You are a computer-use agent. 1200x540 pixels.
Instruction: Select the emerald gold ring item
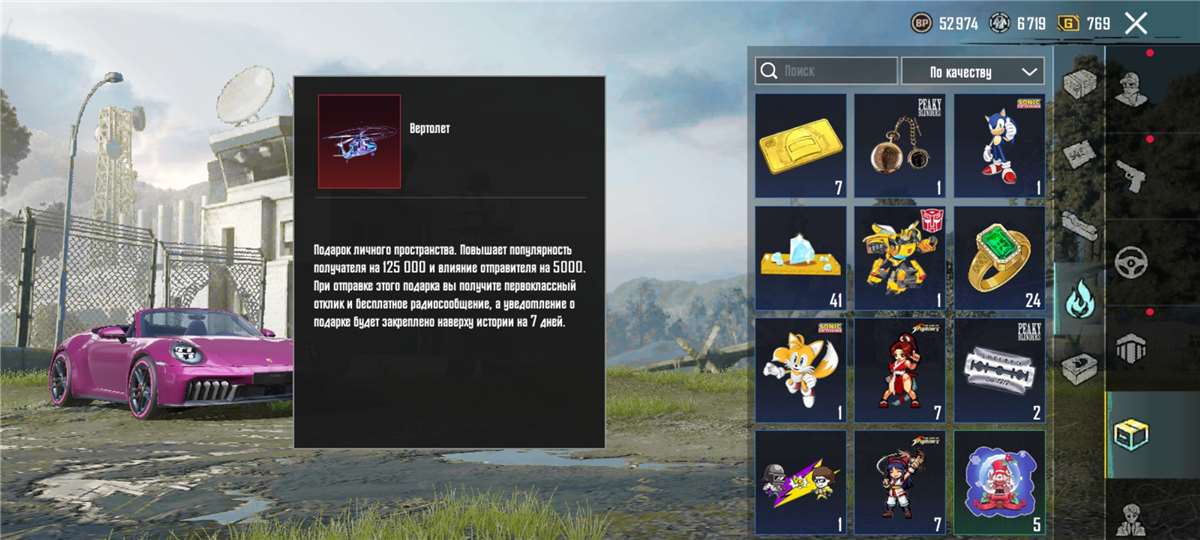998,258
